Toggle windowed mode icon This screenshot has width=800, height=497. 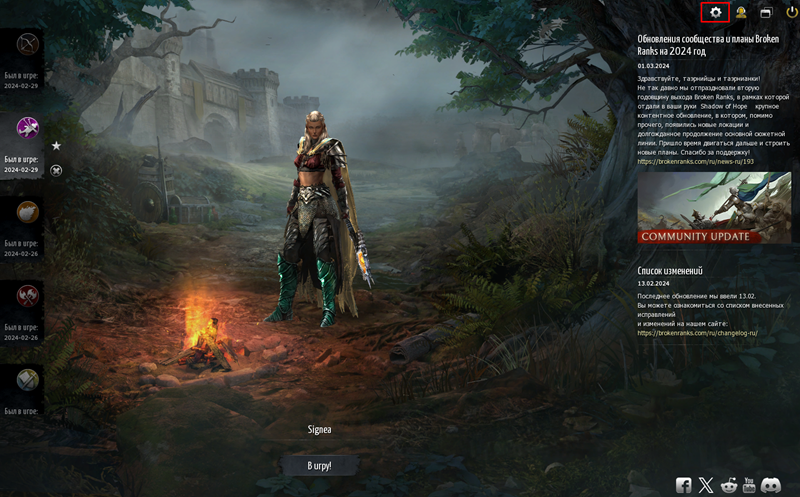pyautogui.click(x=766, y=13)
